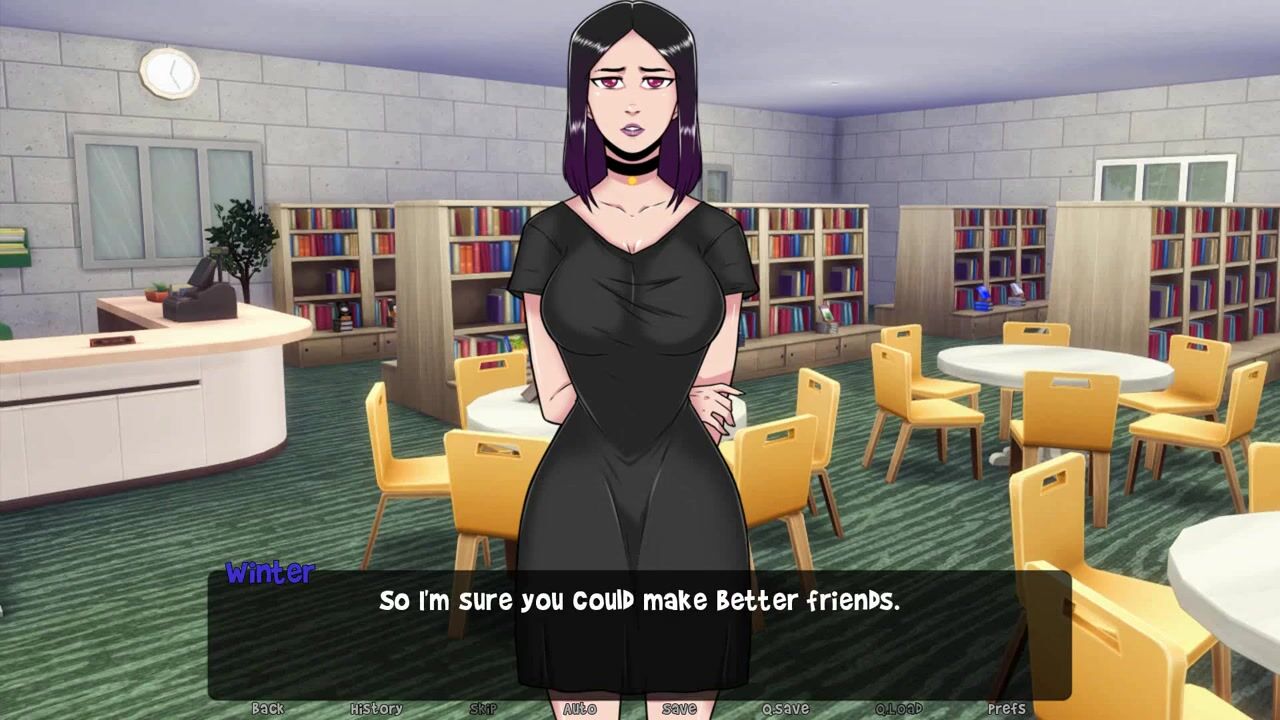
Task: Open the dialogue History log
Action: pos(376,708)
